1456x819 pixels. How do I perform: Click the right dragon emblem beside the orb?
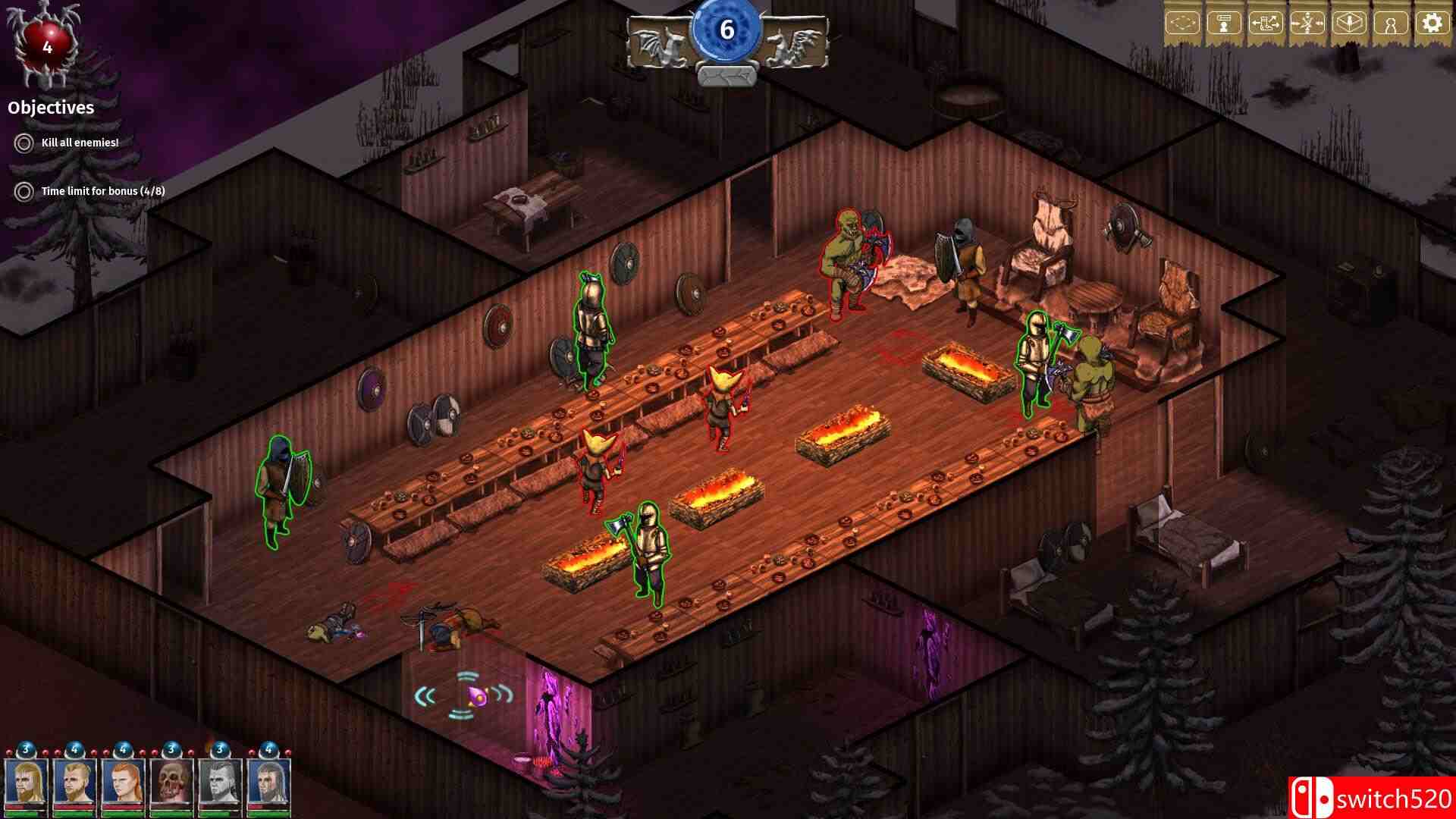795,43
